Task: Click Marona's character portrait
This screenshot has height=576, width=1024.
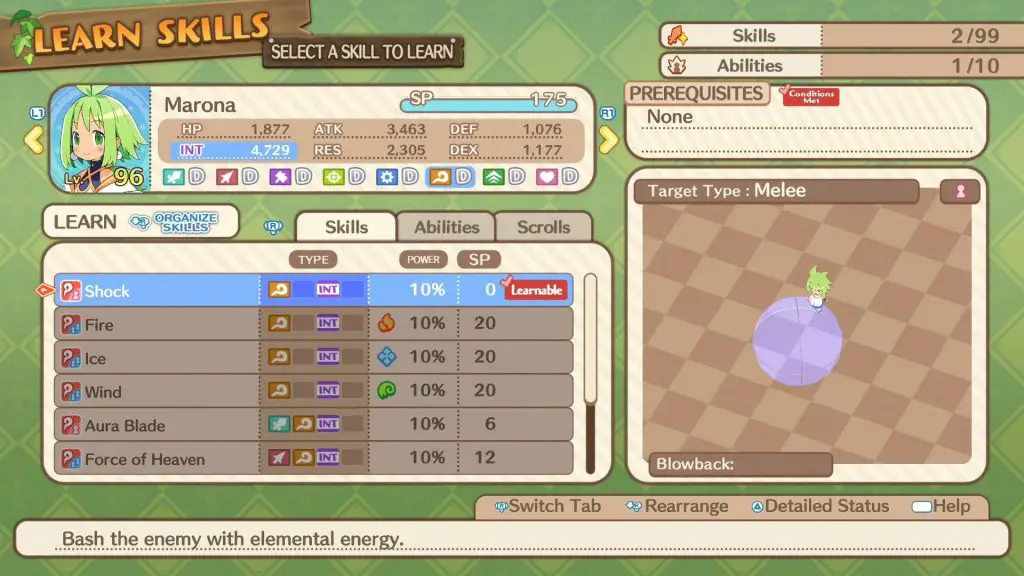Action: tap(98, 138)
